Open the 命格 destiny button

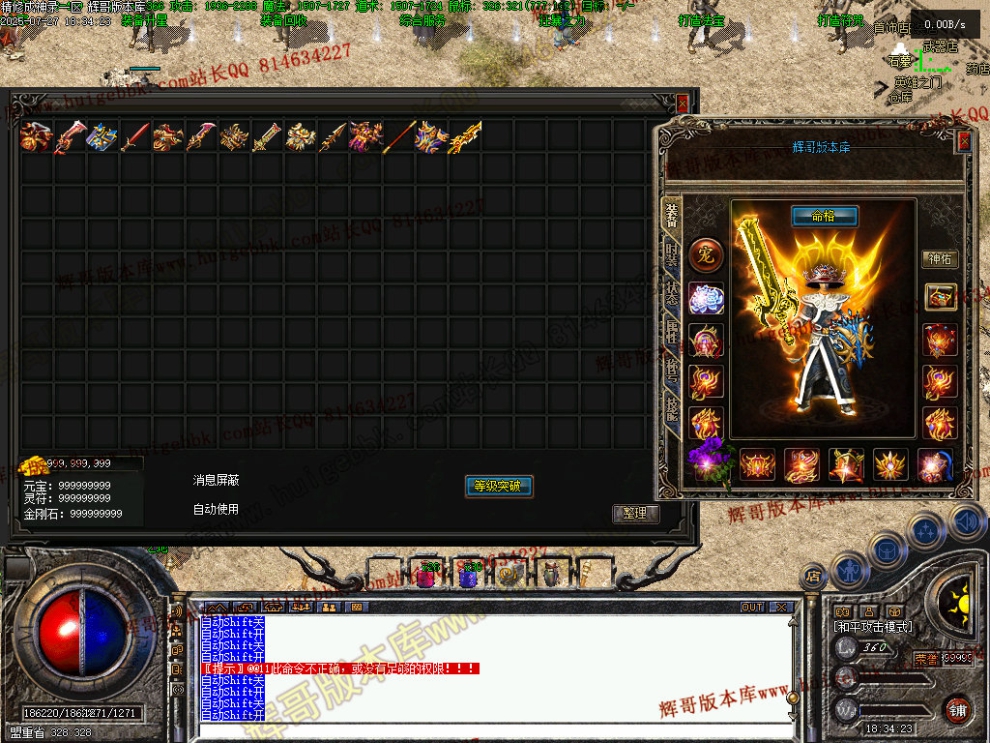click(825, 216)
